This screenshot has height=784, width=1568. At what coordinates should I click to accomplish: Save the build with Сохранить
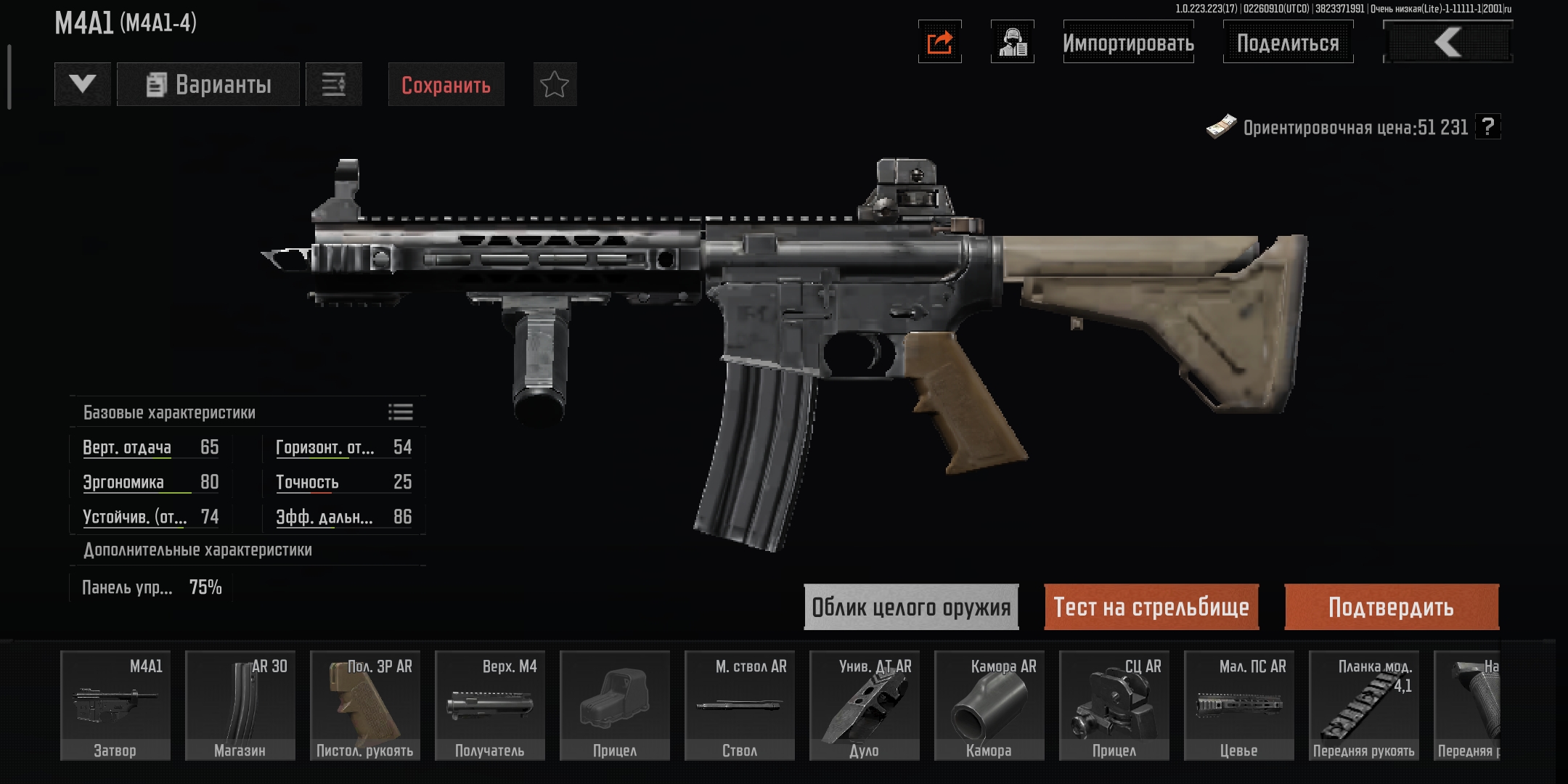point(446,85)
